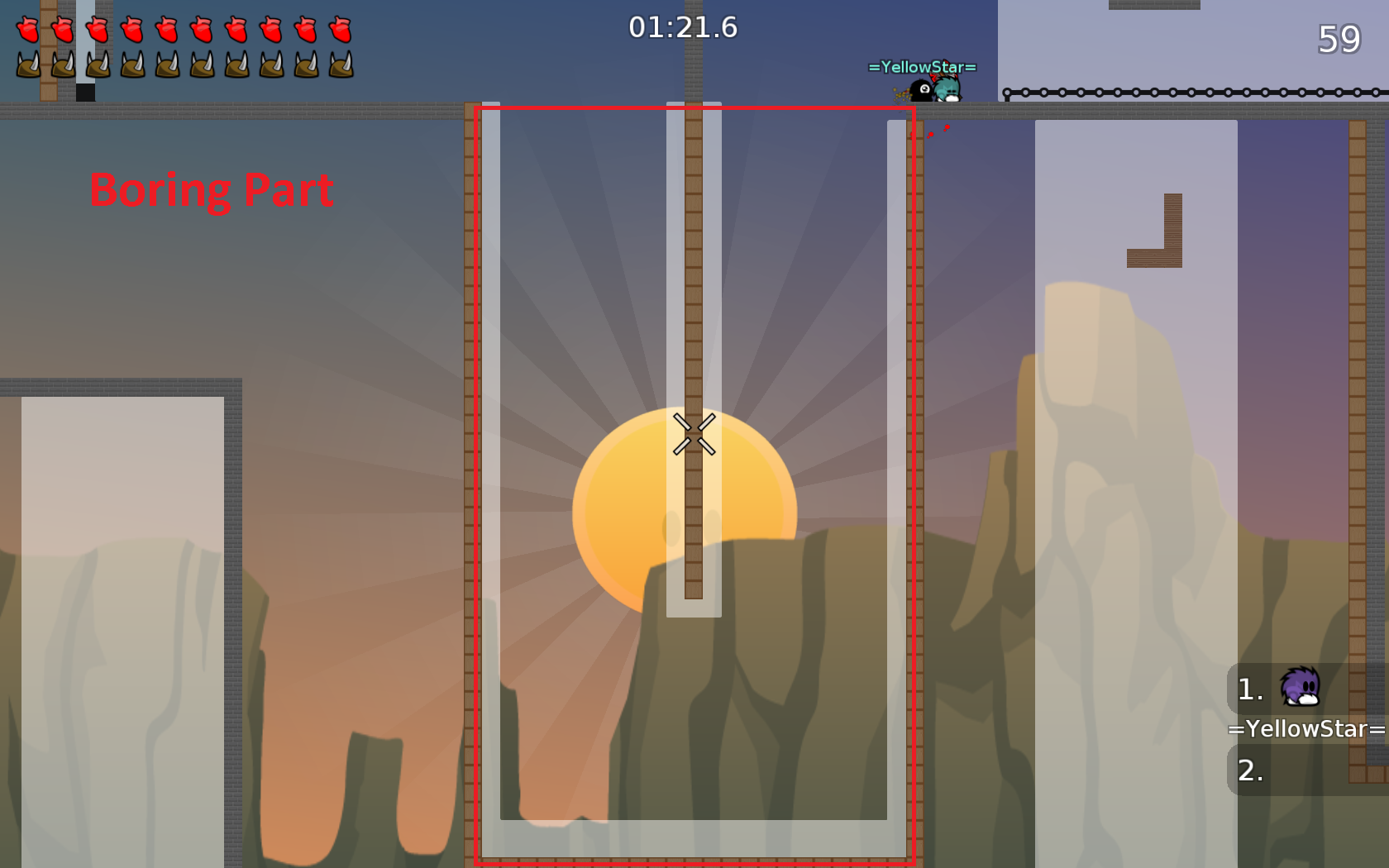Click the 01:21.6 match timer
Viewport: 1389px width, 868px height.
point(682,27)
